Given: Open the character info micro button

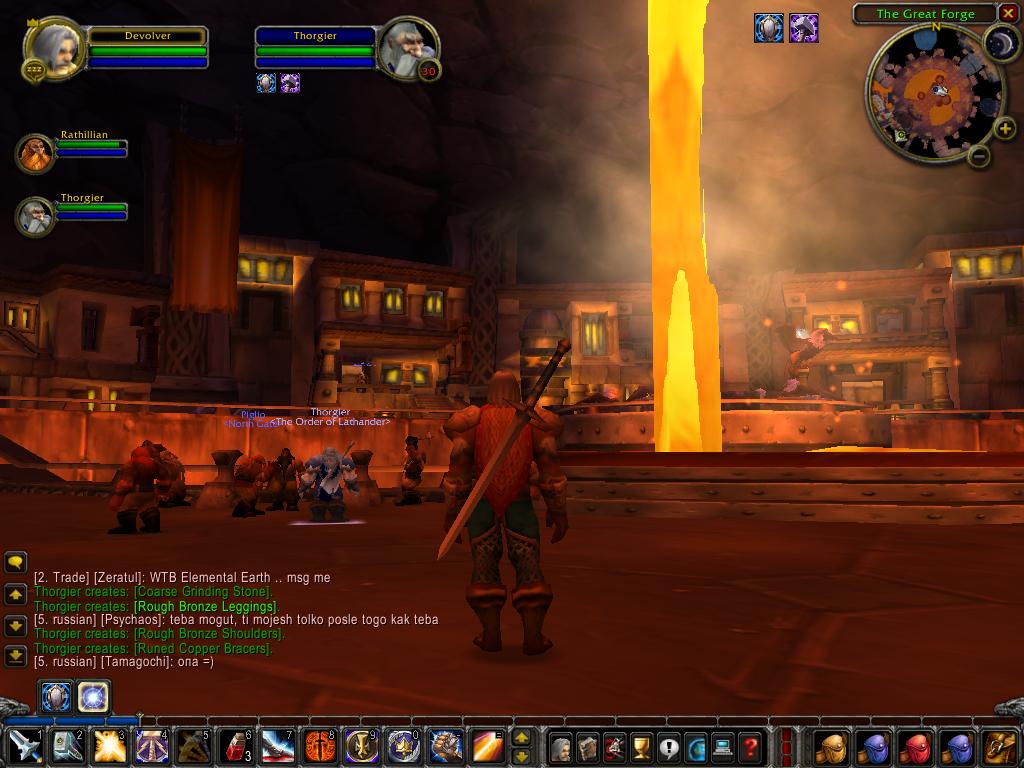Looking at the screenshot, I should click(x=561, y=747).
